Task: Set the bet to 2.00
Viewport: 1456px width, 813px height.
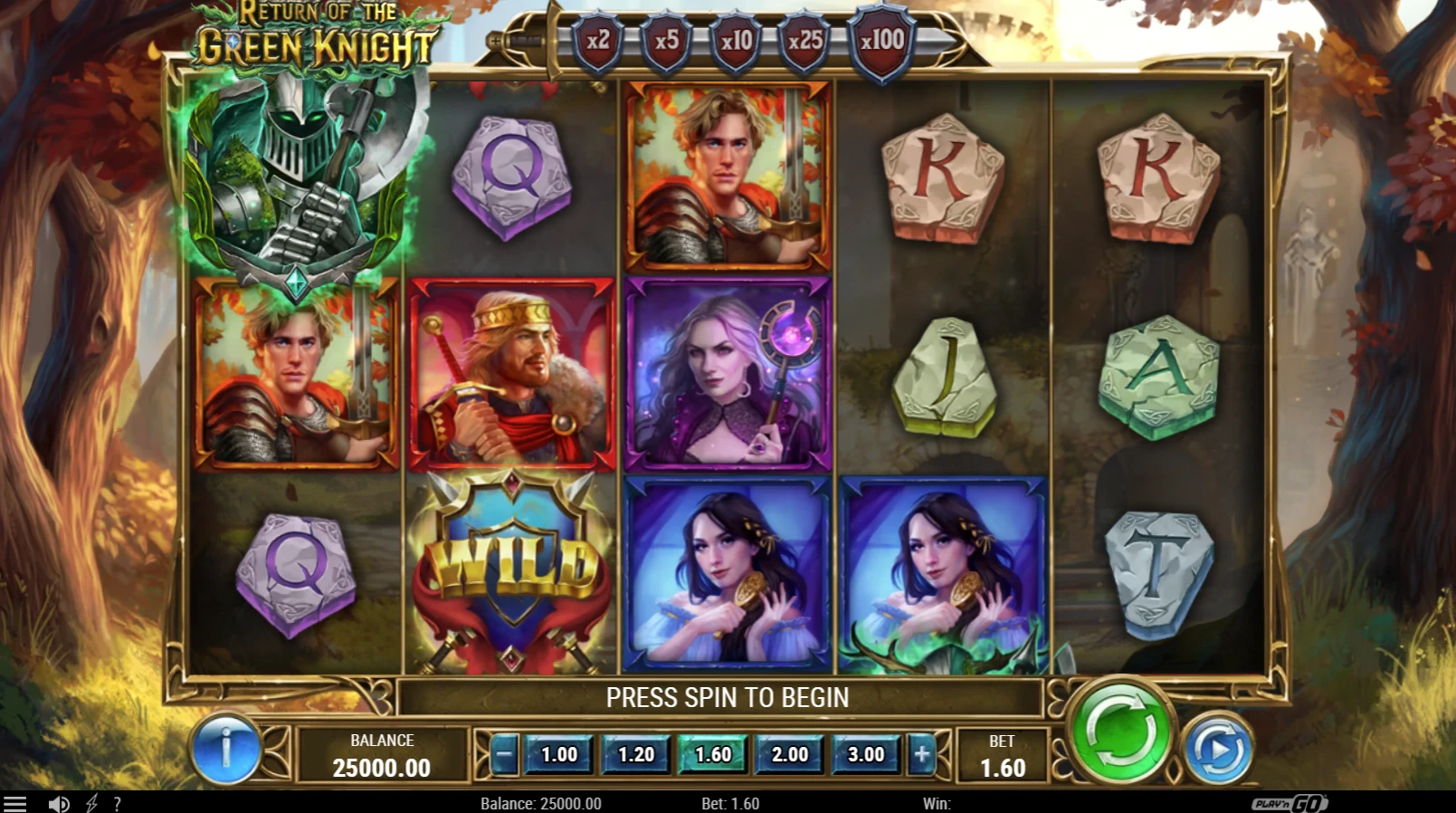Action: tap(789, 754)
